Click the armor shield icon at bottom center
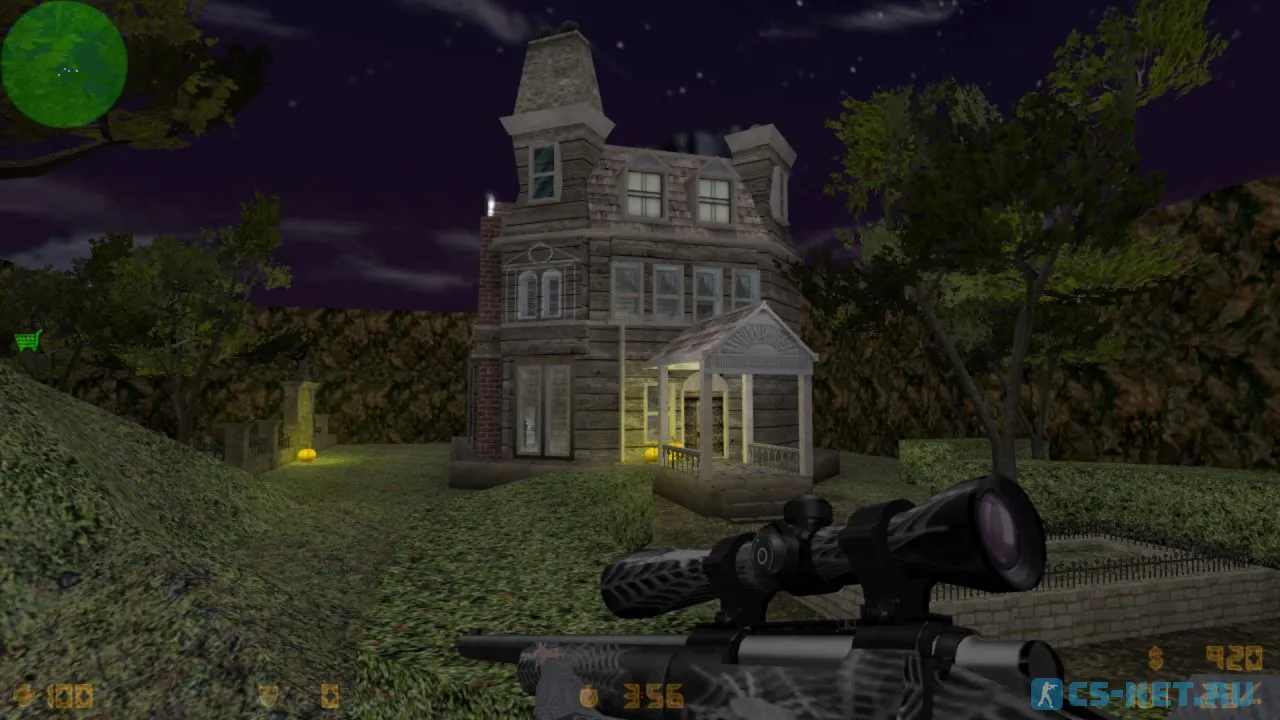Viewport: 1280px width, 720px height. 266,693
